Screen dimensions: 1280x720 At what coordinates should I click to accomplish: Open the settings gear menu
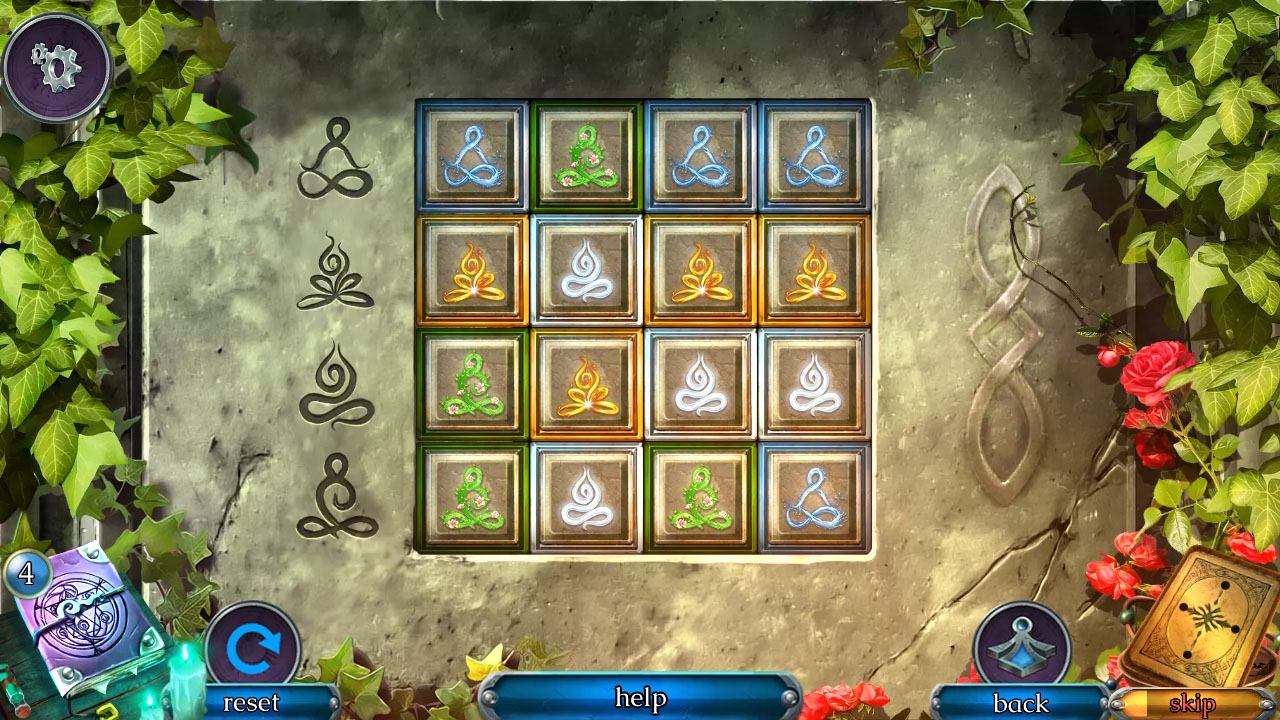(x=57, y=65)
